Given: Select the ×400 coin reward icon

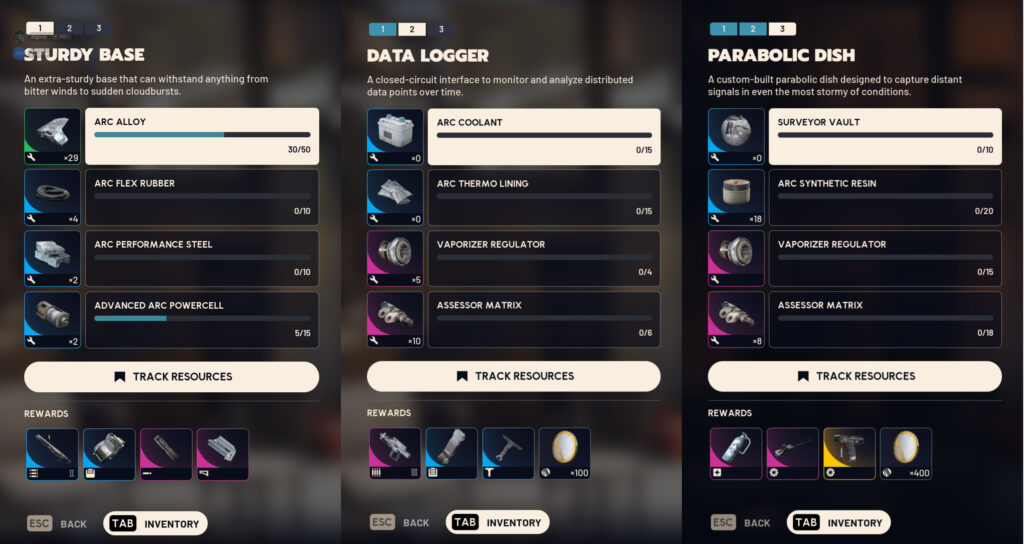Looking at the screenshot, I should click(906, 454).
